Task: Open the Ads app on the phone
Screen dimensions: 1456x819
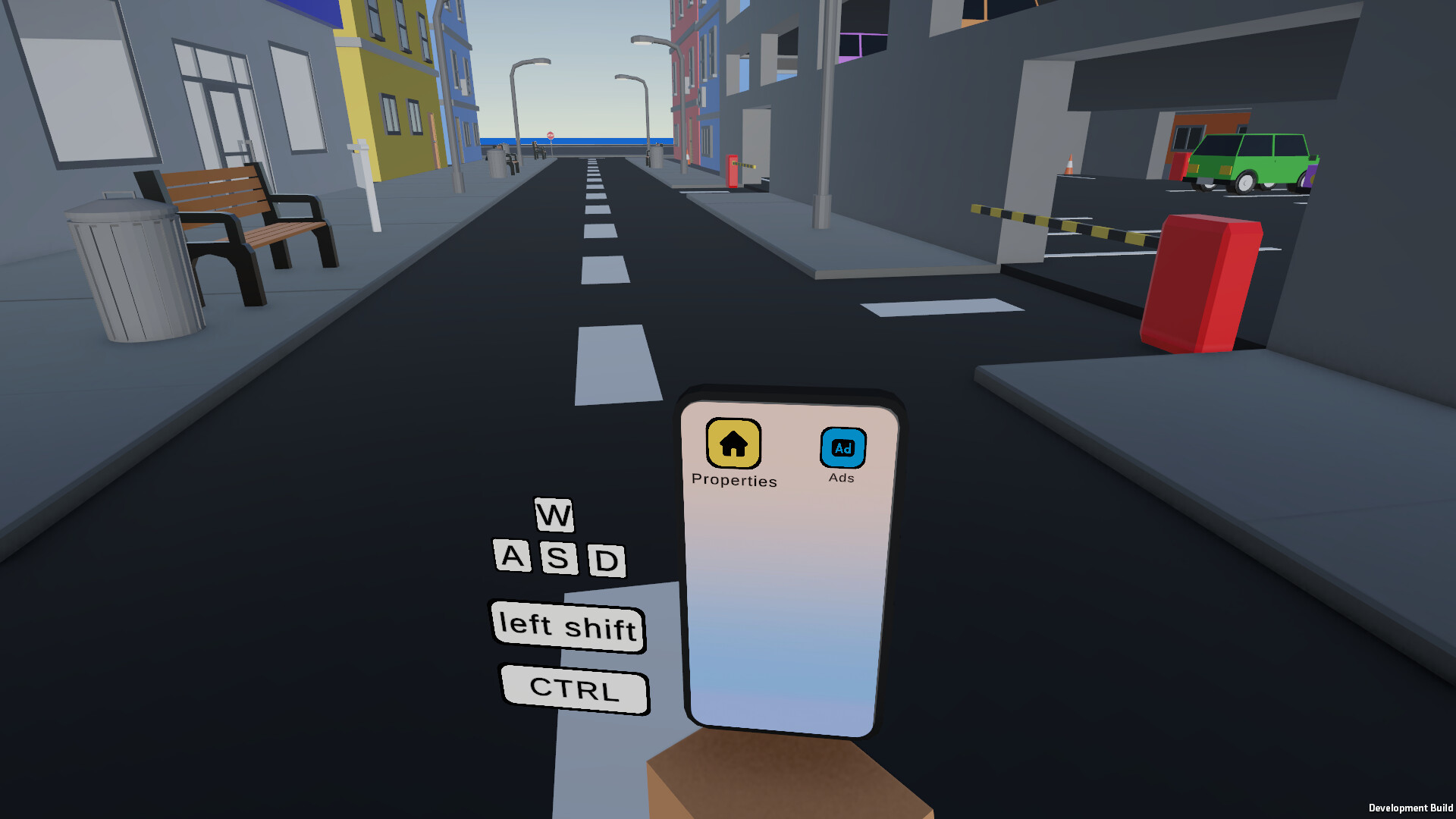Action: click(842, 449)
